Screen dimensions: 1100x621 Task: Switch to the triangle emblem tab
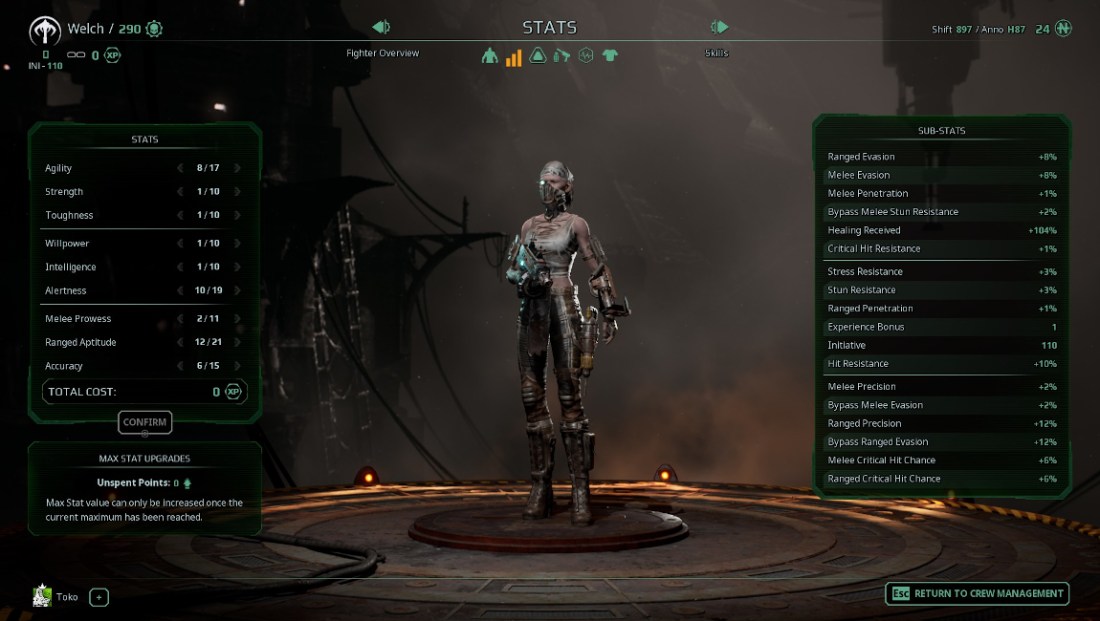pos(538,56)
